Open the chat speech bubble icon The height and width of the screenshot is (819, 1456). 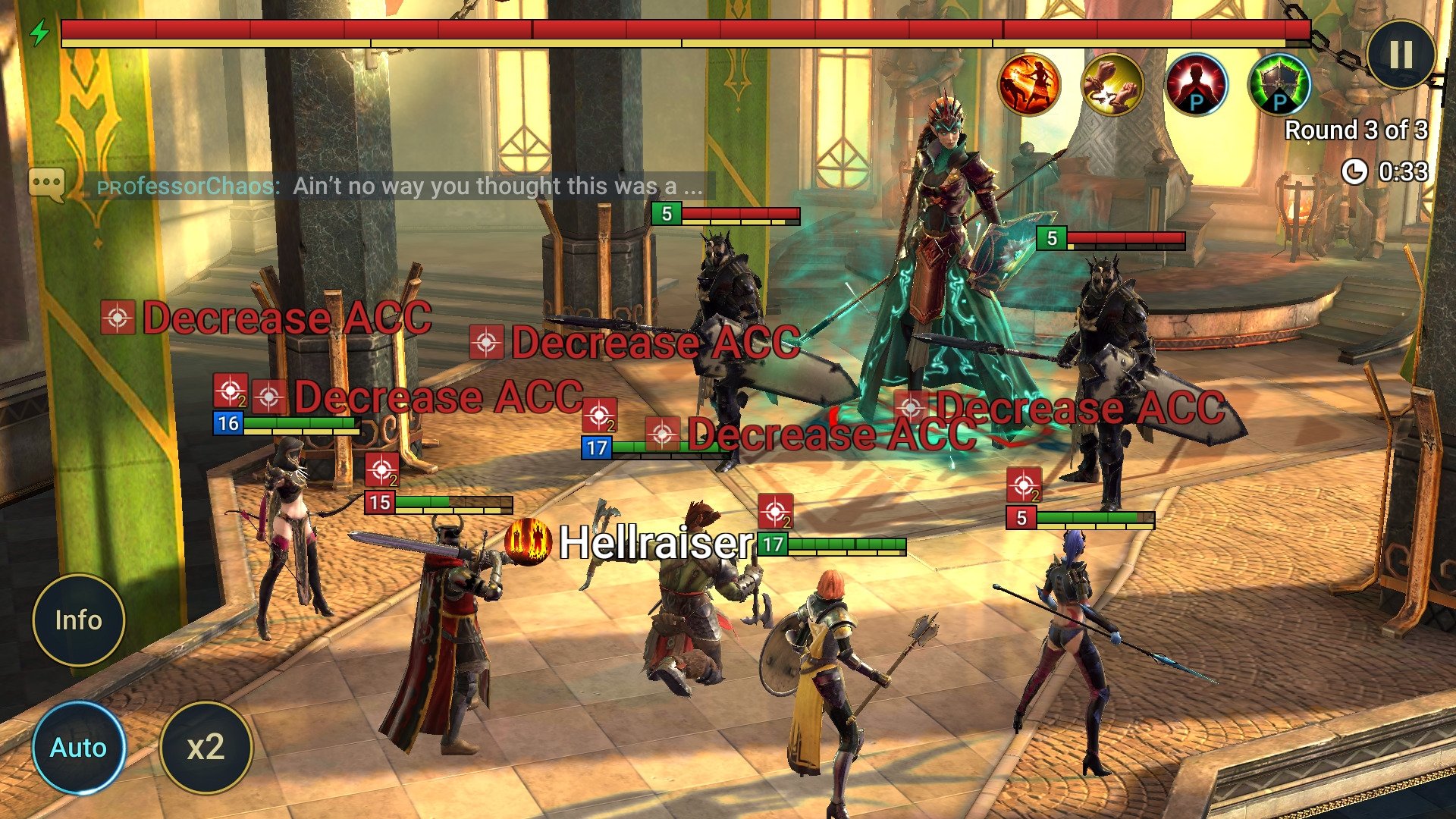(46, 184)
